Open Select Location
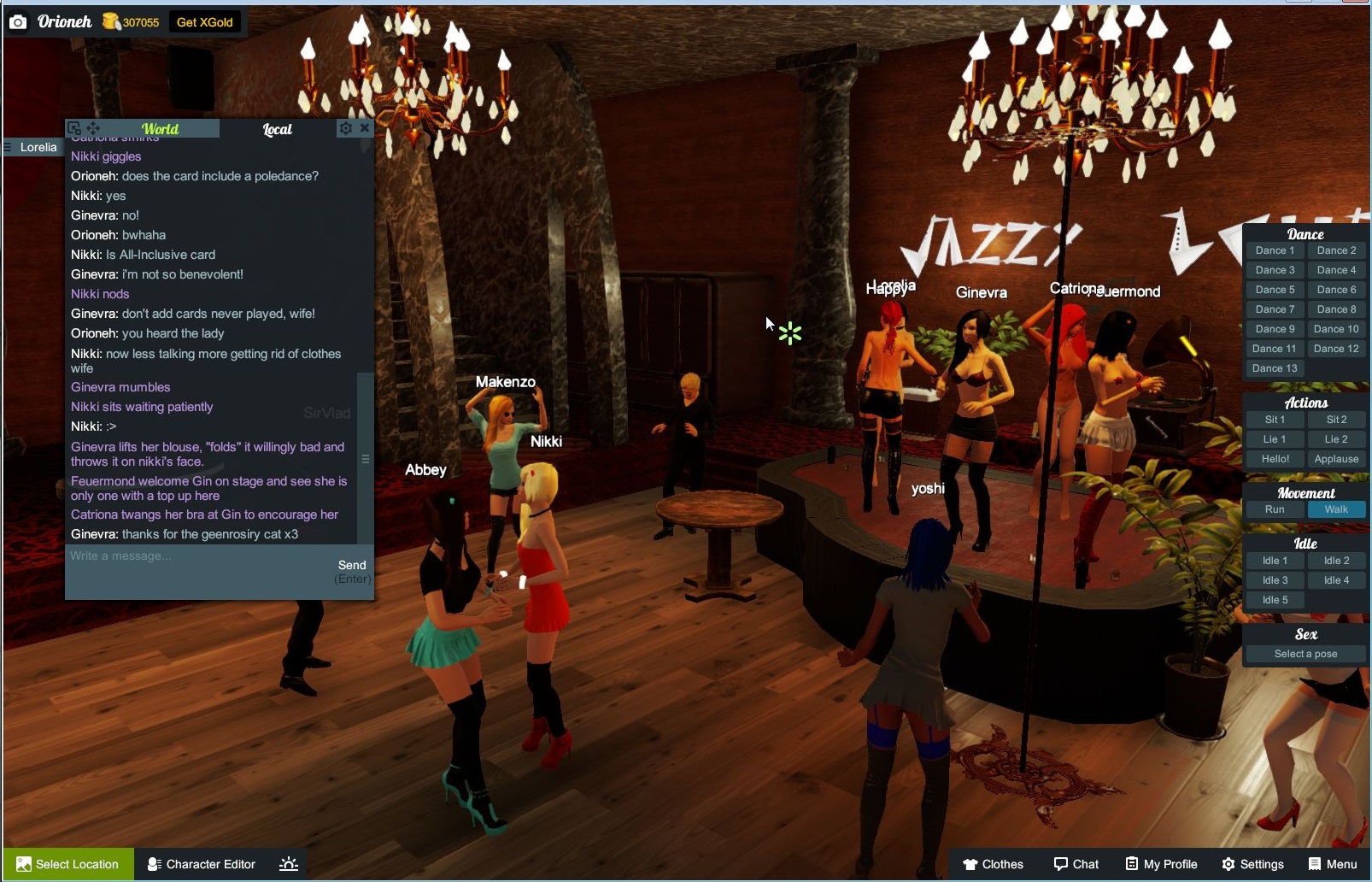1372x882 pixels. coord(67,864)
